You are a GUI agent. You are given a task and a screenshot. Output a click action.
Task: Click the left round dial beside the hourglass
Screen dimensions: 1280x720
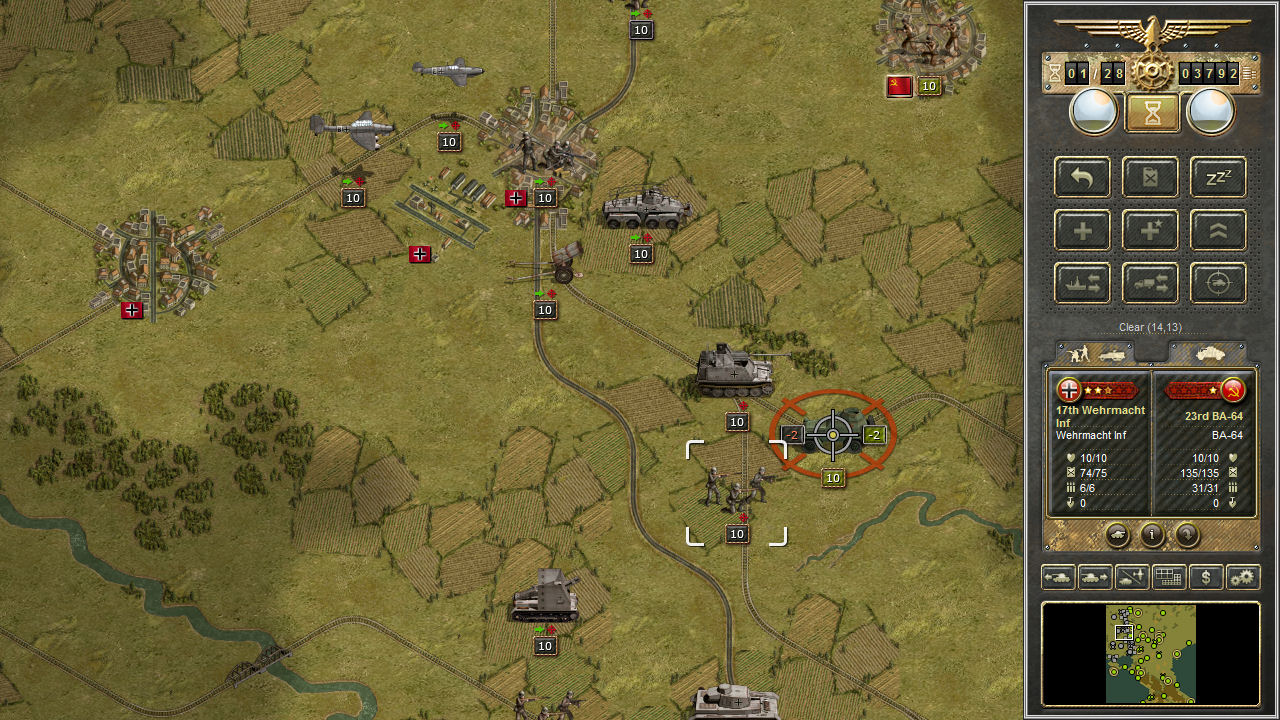(x=1094, y=110)
